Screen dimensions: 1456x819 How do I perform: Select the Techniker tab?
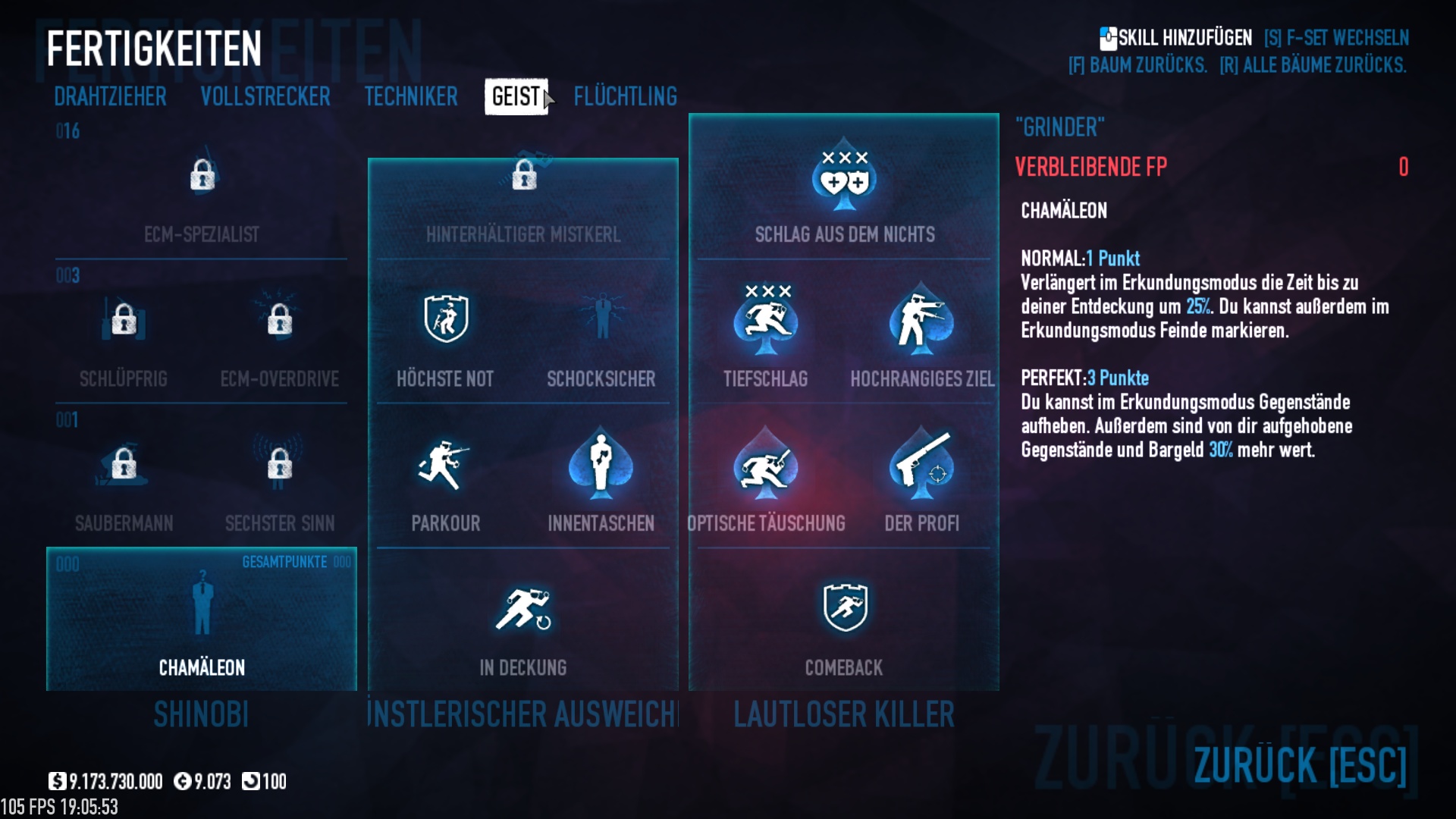click(410, 96)
